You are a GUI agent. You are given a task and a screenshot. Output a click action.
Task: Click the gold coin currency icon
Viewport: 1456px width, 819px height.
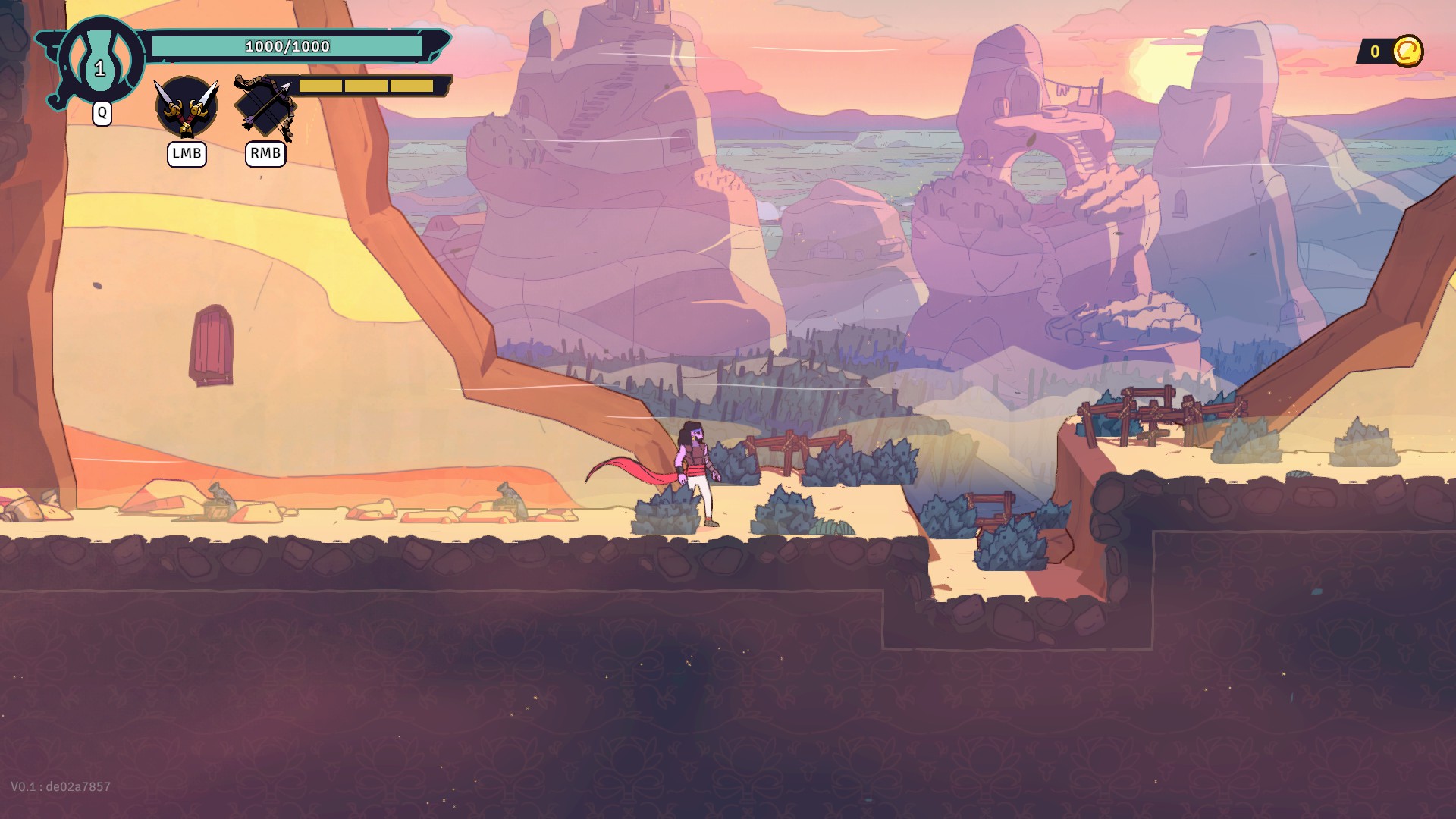1407,52
